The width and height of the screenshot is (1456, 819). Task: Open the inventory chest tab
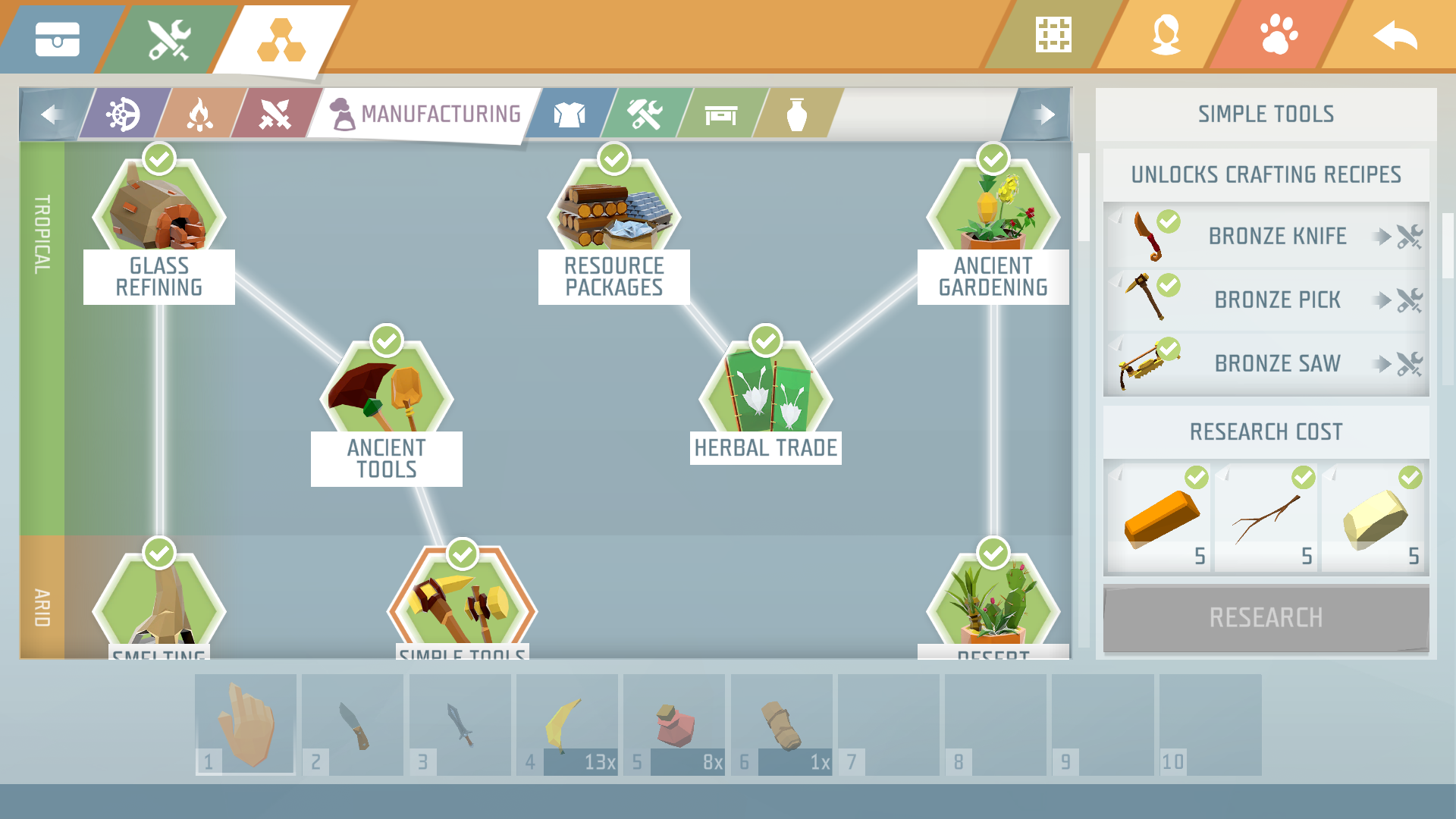click(x=59, y=38)
